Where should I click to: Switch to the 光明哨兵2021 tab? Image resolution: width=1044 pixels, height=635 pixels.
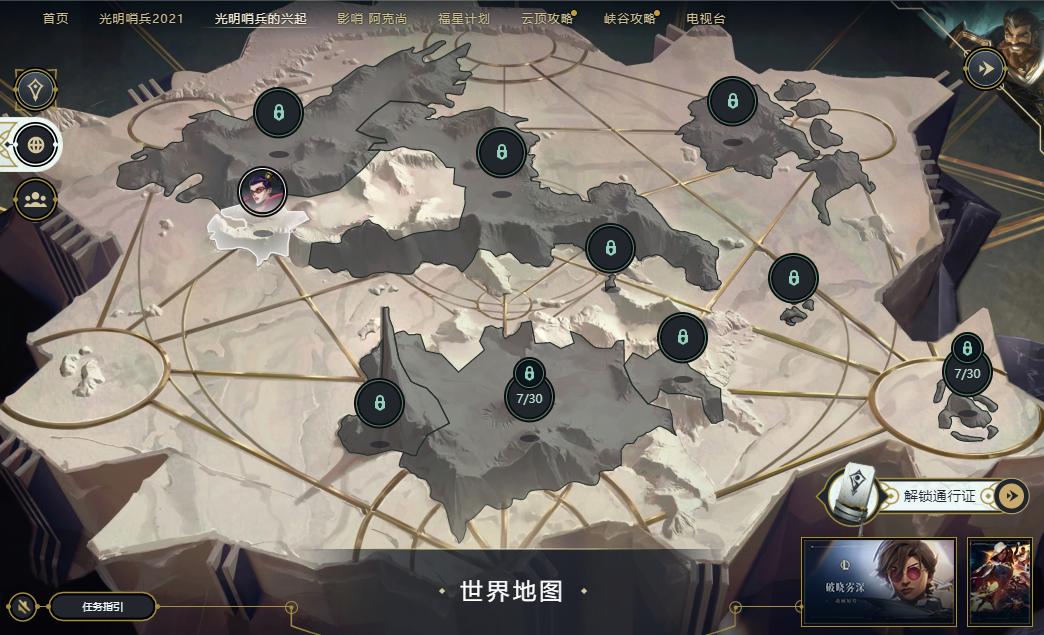141,19
